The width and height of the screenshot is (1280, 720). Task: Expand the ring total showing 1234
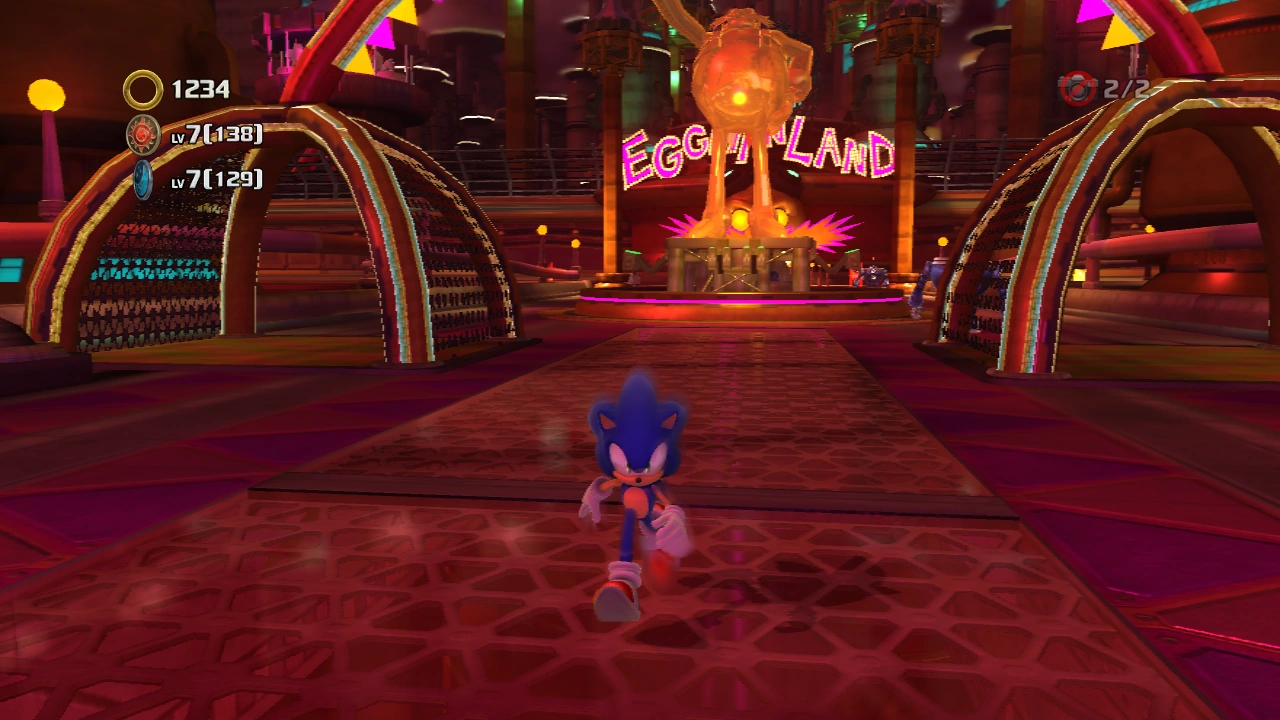(x=200, y=88)
